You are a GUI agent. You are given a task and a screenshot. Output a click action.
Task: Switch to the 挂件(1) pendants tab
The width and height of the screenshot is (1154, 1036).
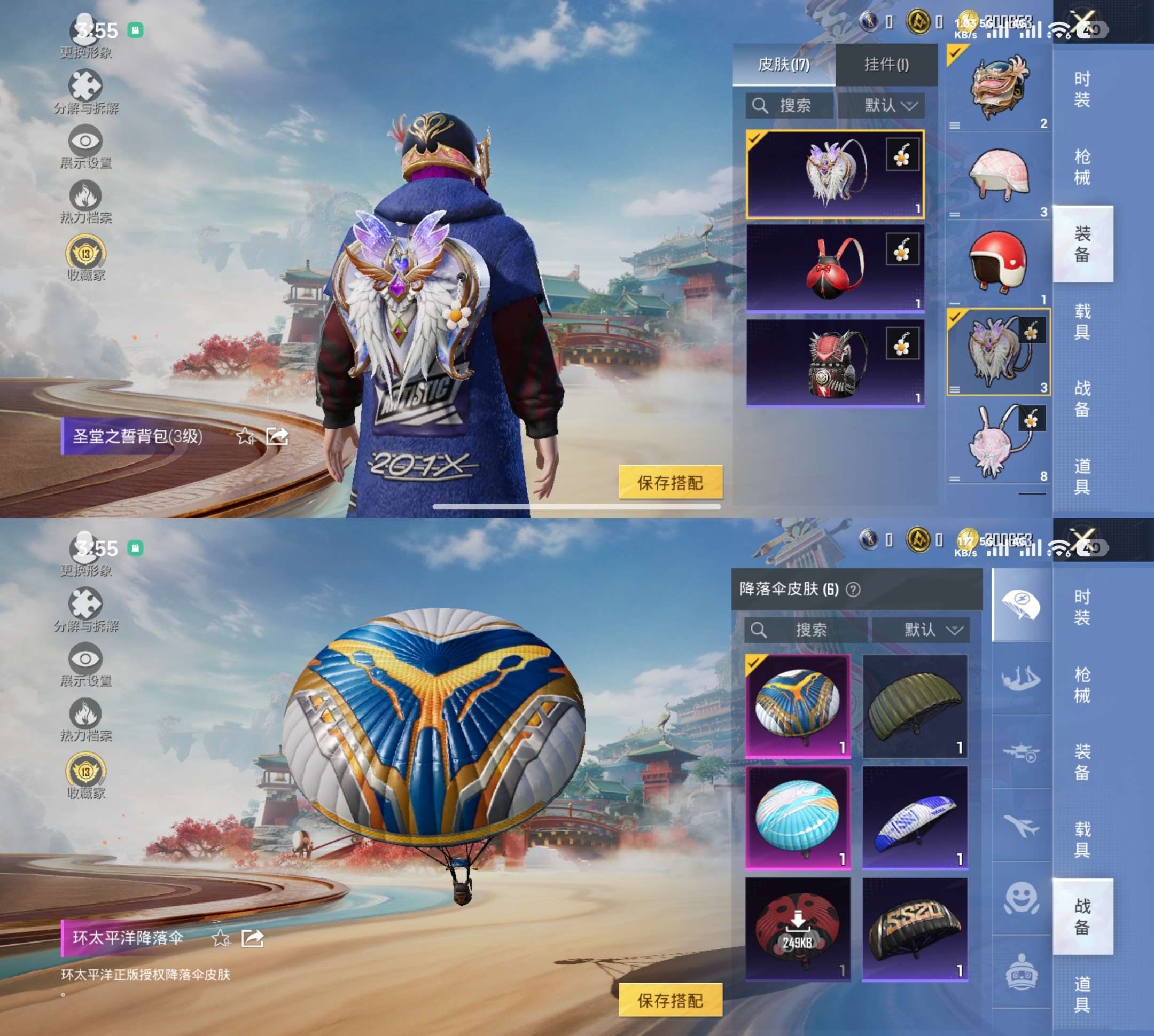pyautogui.click(x=886, y=64)
